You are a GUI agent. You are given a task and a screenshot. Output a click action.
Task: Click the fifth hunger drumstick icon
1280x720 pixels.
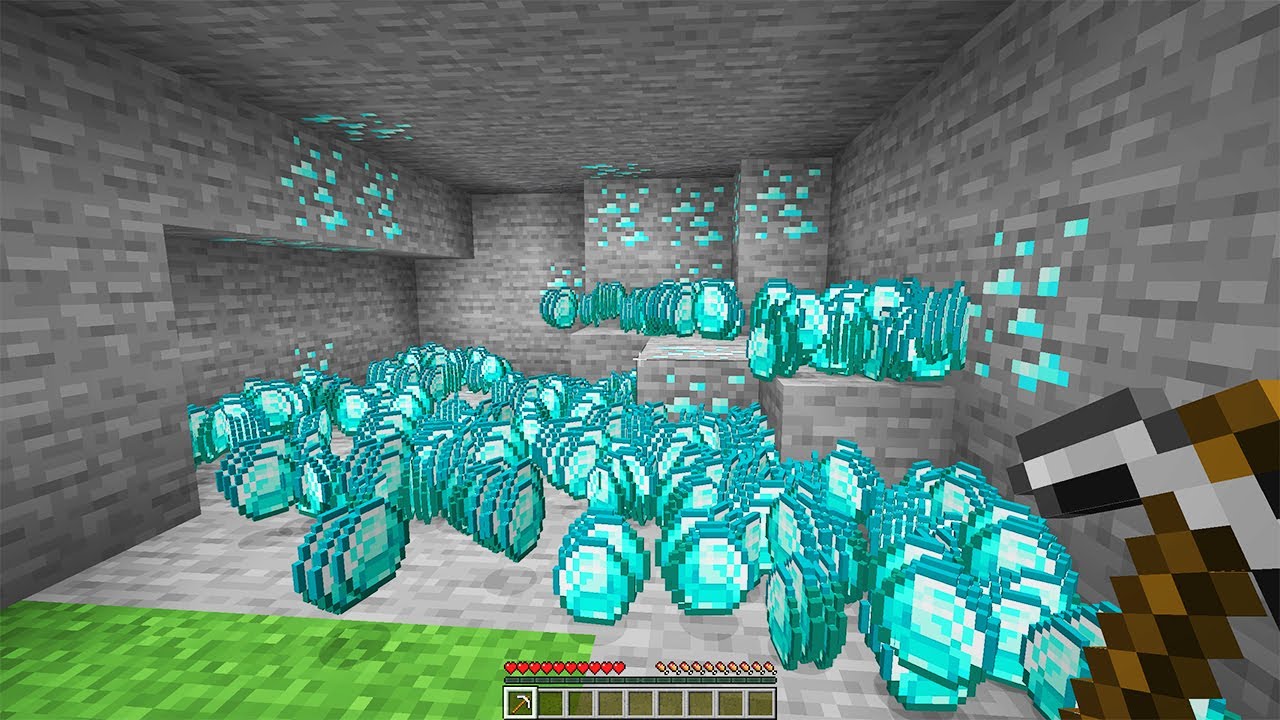coord(711,667)
